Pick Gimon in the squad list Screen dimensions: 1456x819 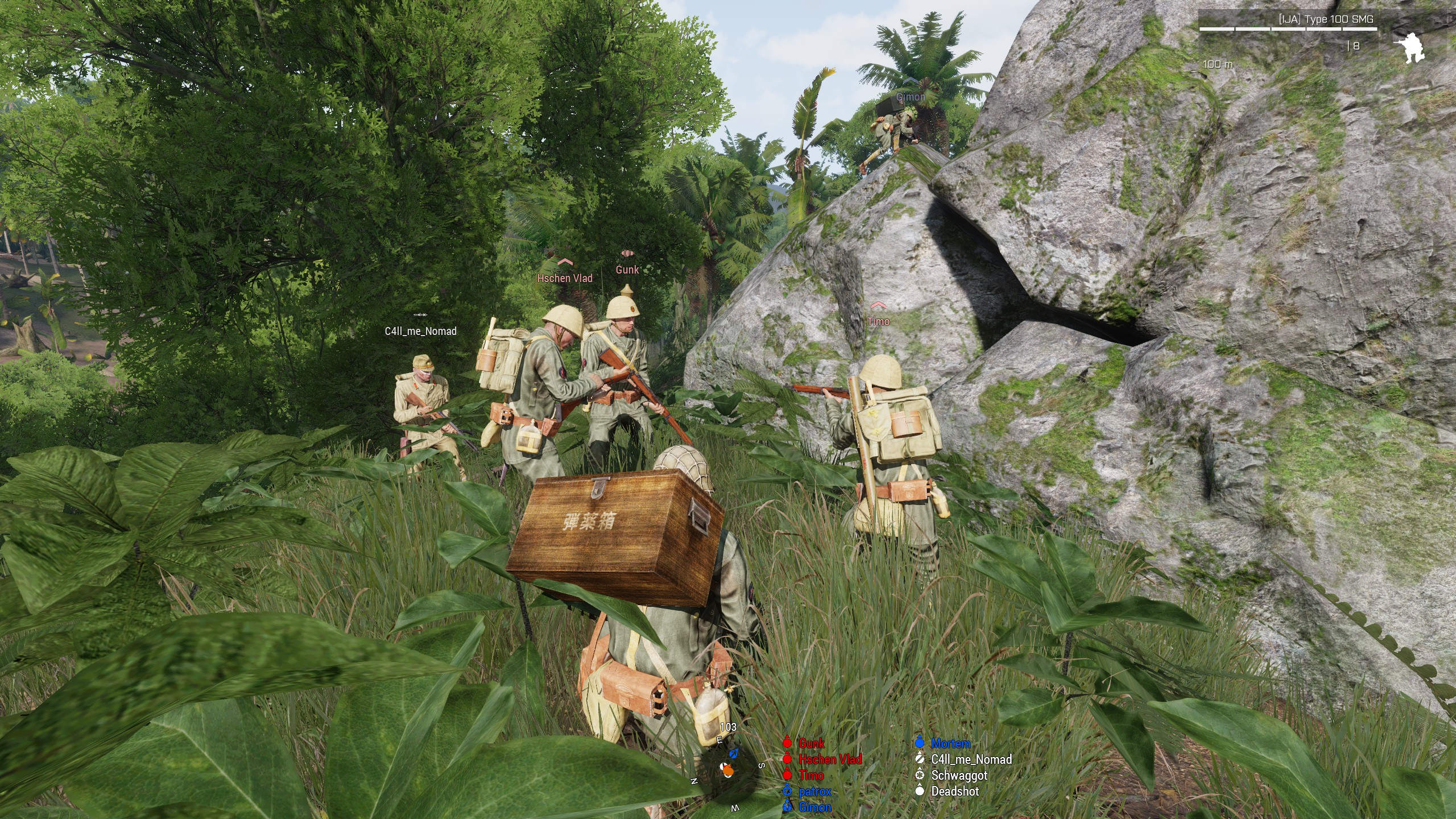814,807
